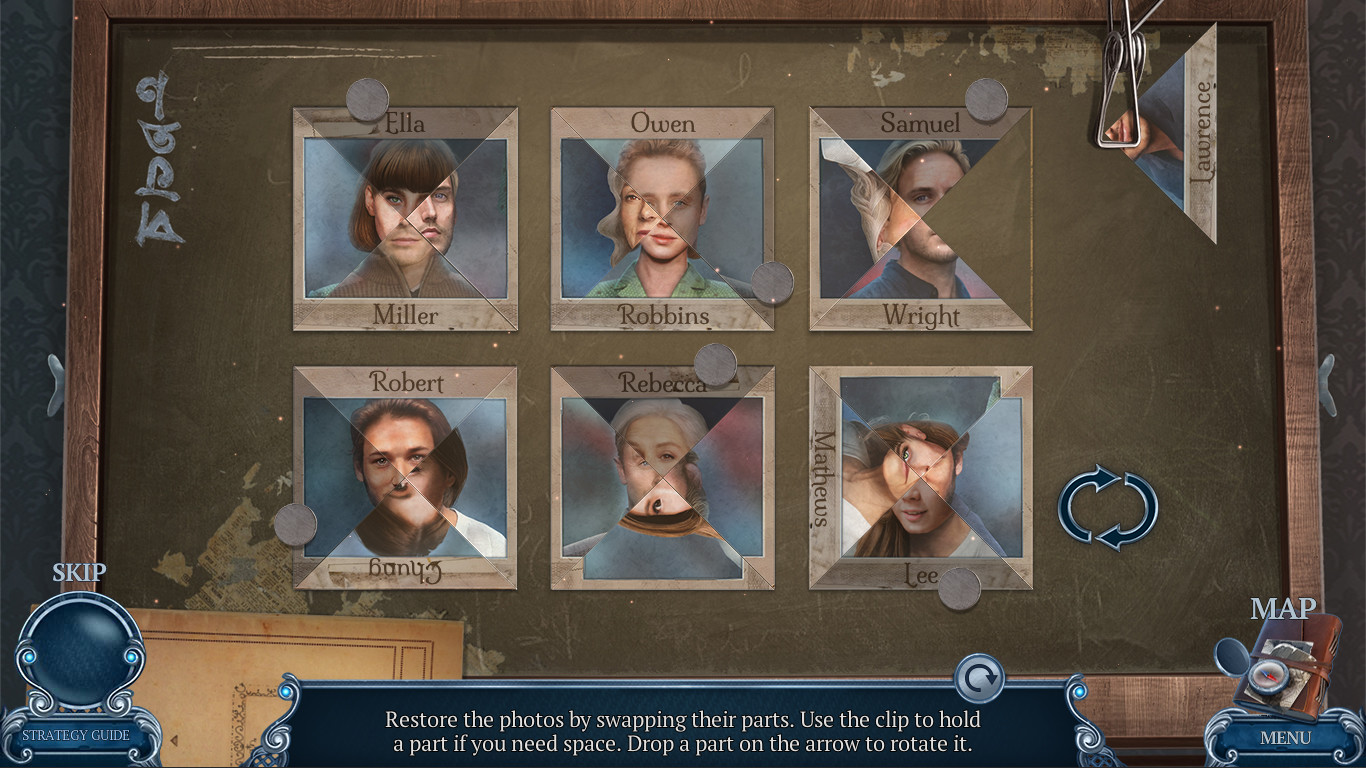Select Owen Robbins' portrait
This screenshot has height=768, width=1366.
(660, 218)
